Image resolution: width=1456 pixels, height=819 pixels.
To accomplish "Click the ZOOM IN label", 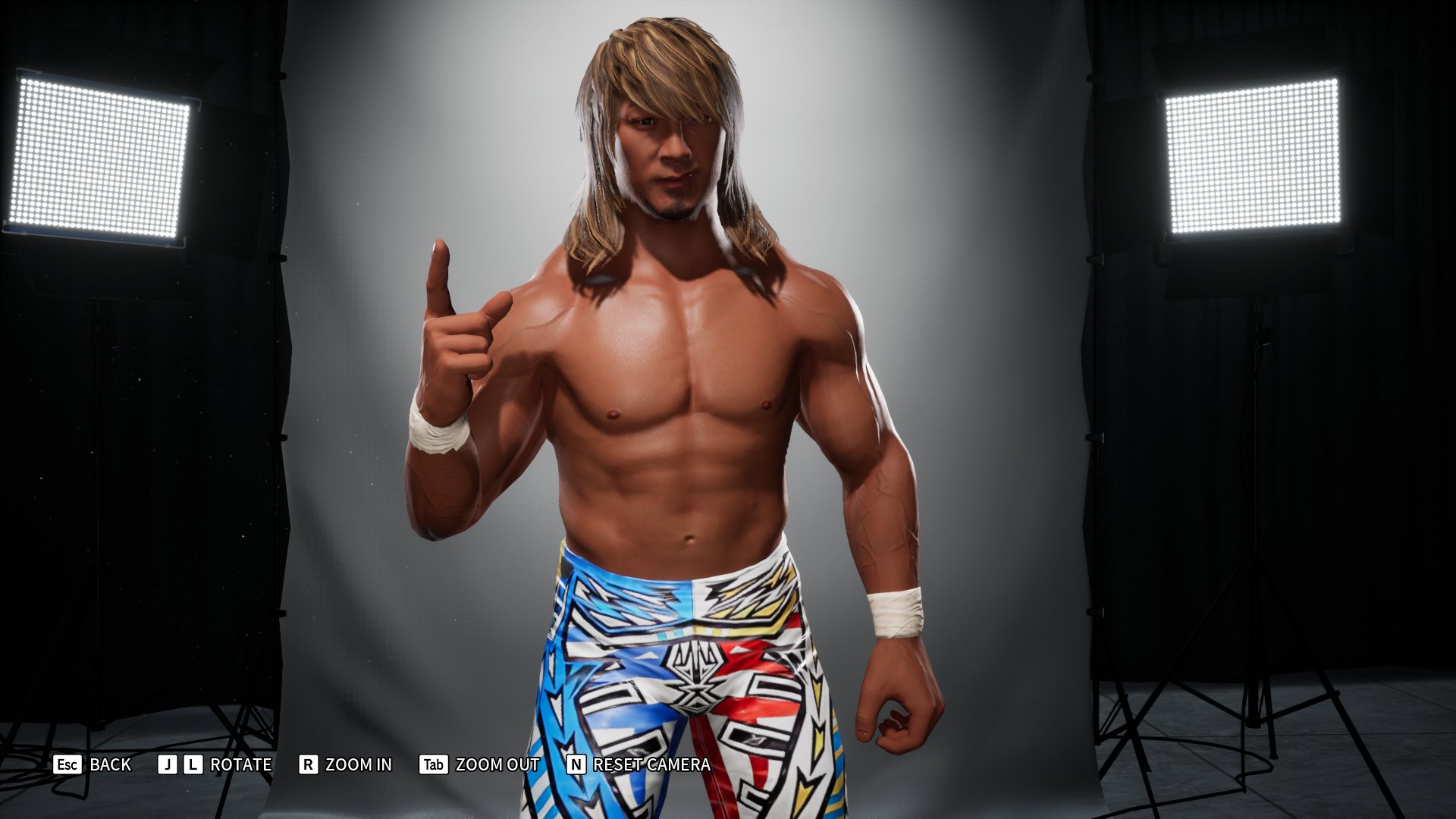I will click(358, 765).
